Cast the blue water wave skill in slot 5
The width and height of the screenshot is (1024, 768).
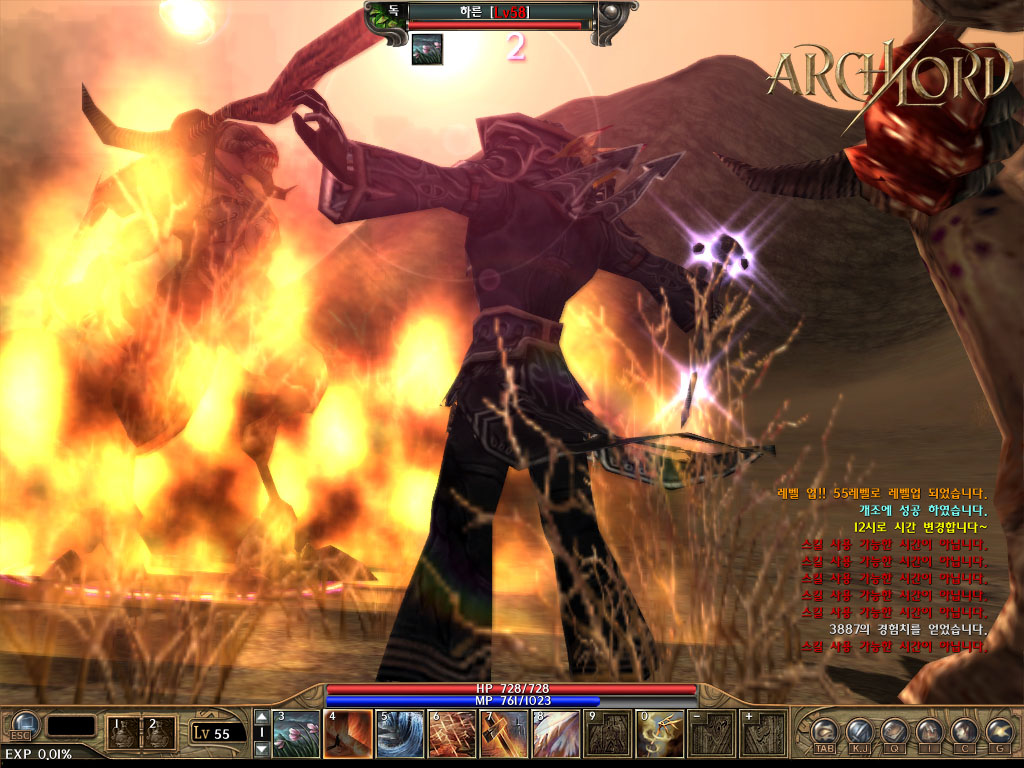[400, 734]
